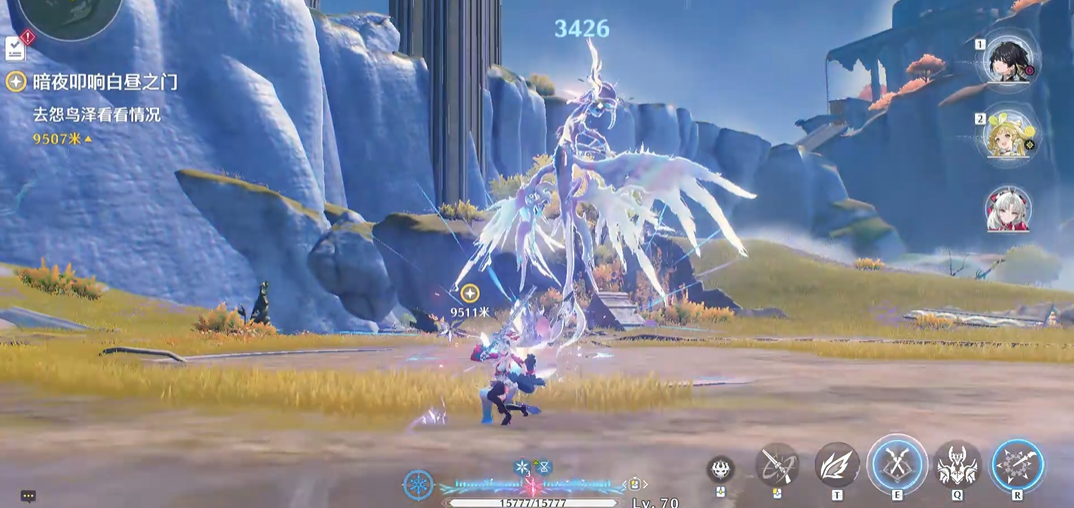The width and height of the screenshot is (1074, 508).
Task: Trigger the horned mask echo skill
Action: (x=957, y=465)
